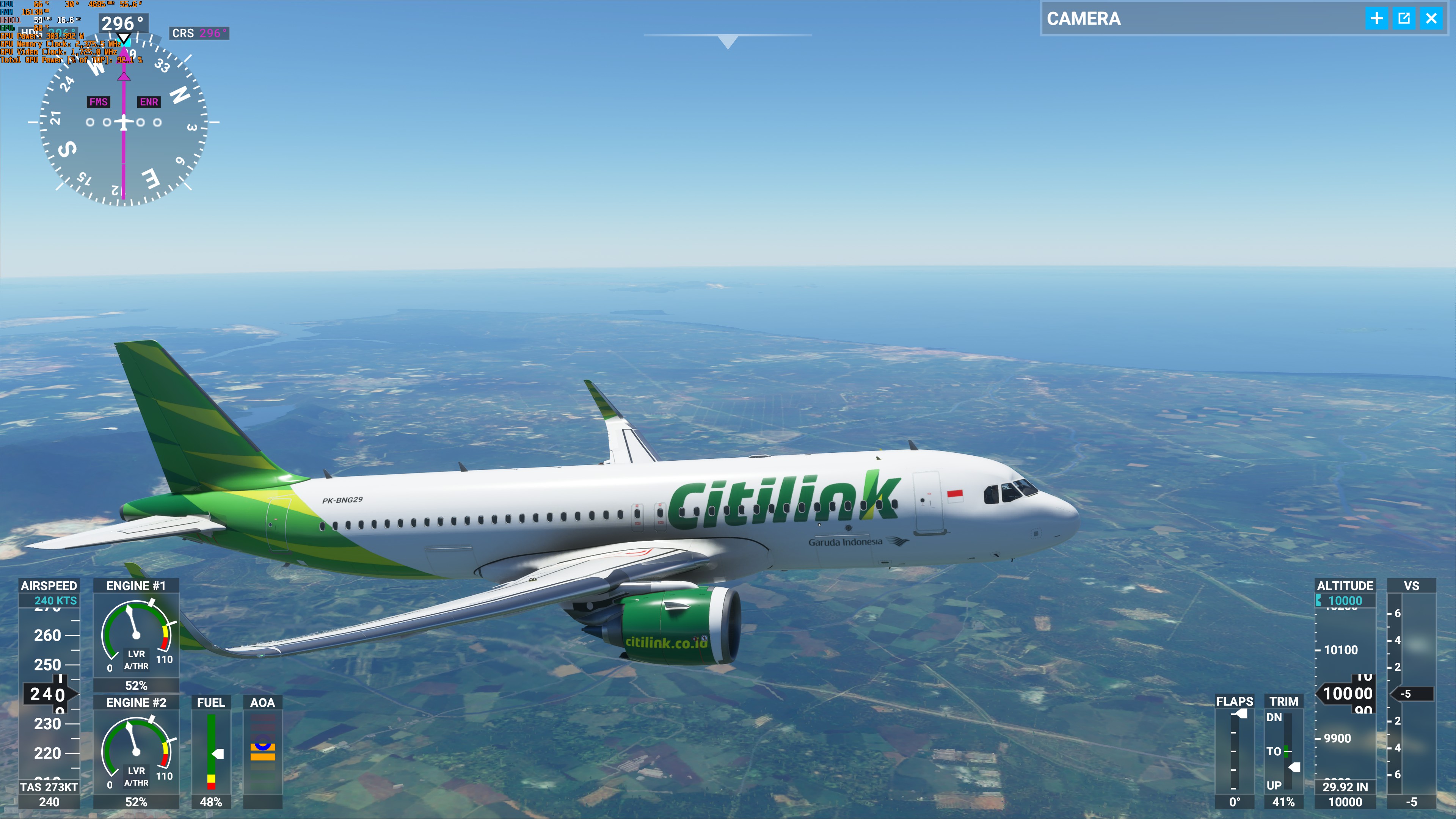Screen dimensions: 1456x819
Task: Expand the Camera panel with the plus button
Action: (1376, 19)
